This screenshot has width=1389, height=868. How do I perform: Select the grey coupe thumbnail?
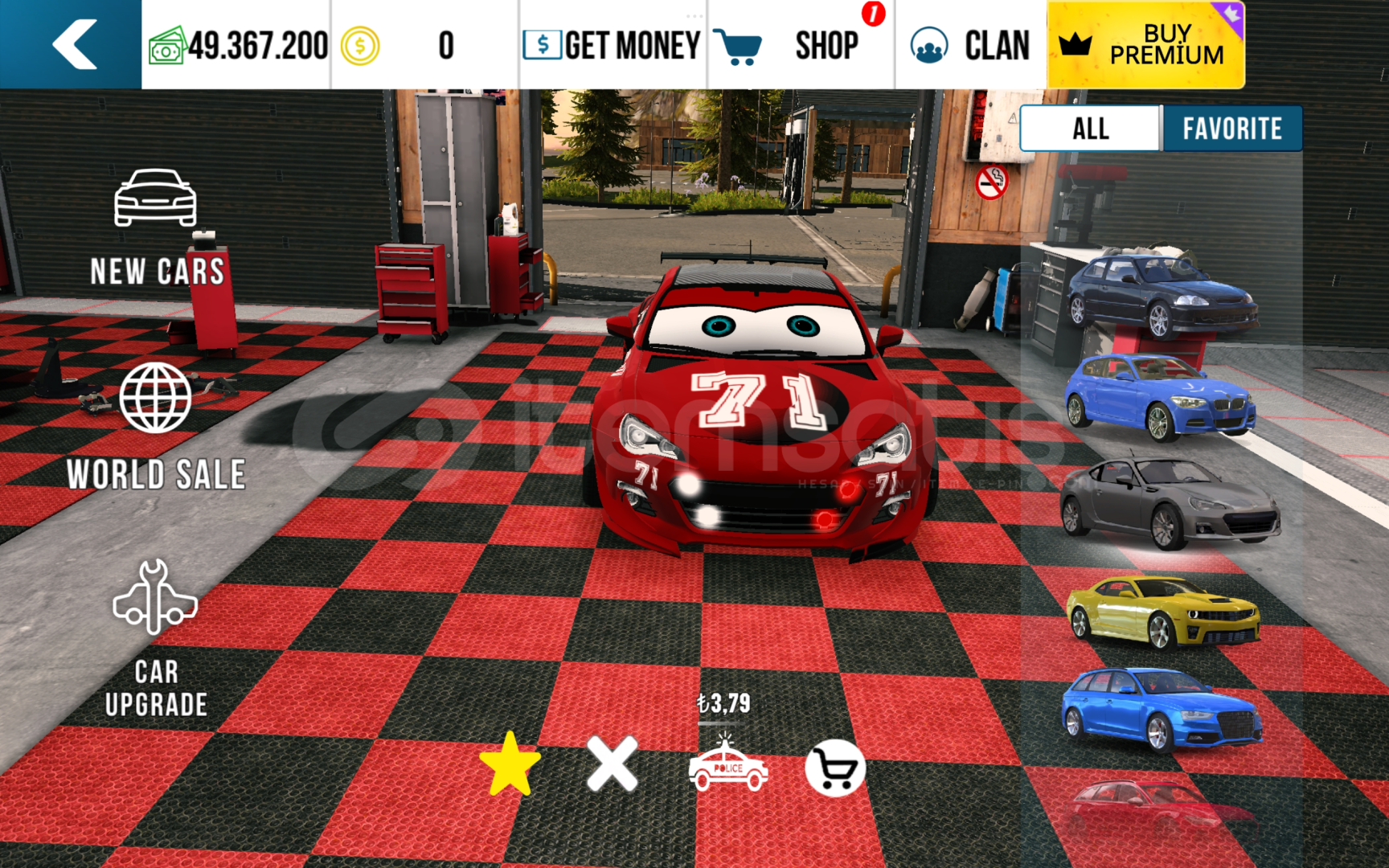(x=1170, y=502)
